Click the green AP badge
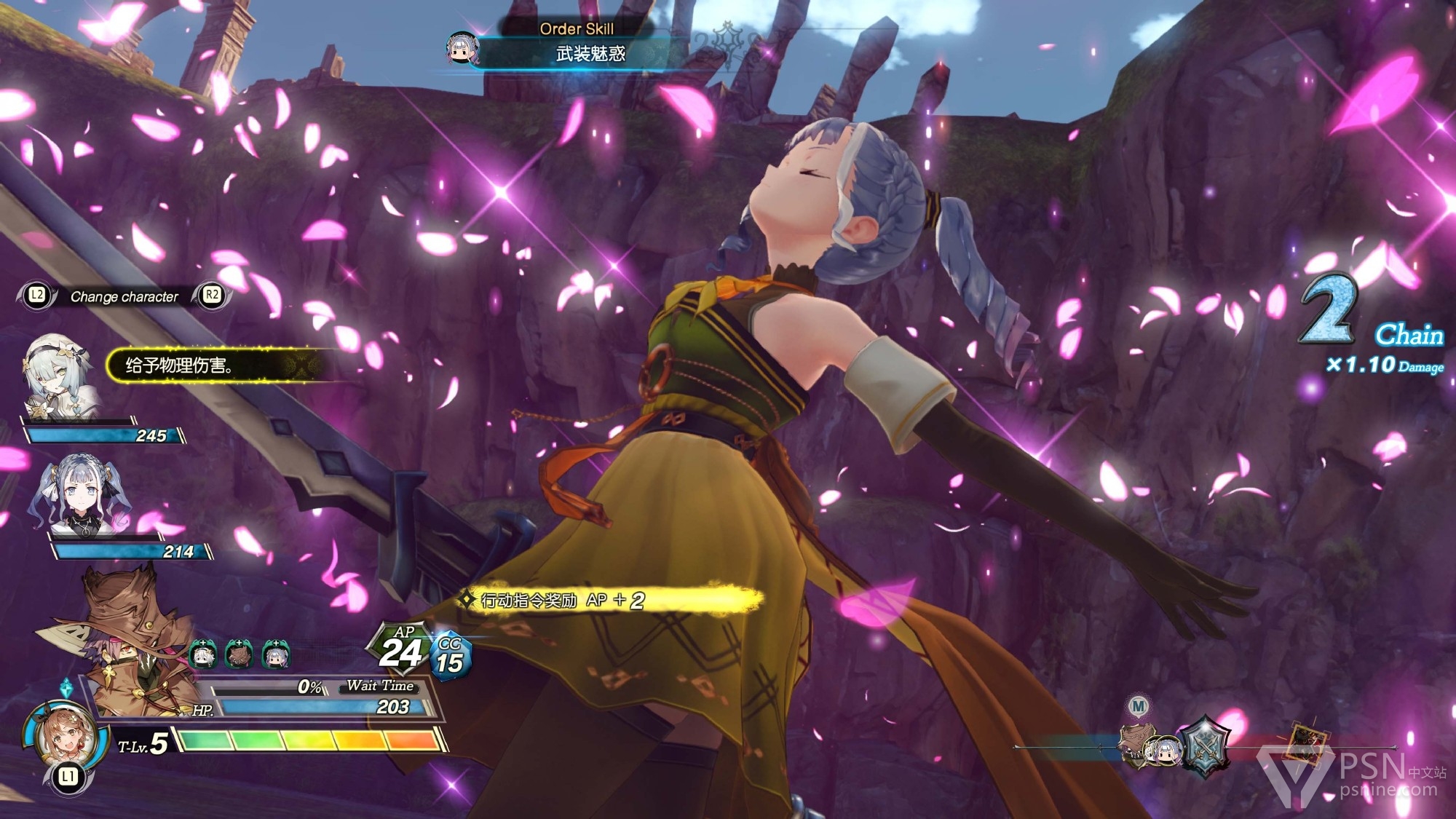The image size is (1456, 819). 400,647
